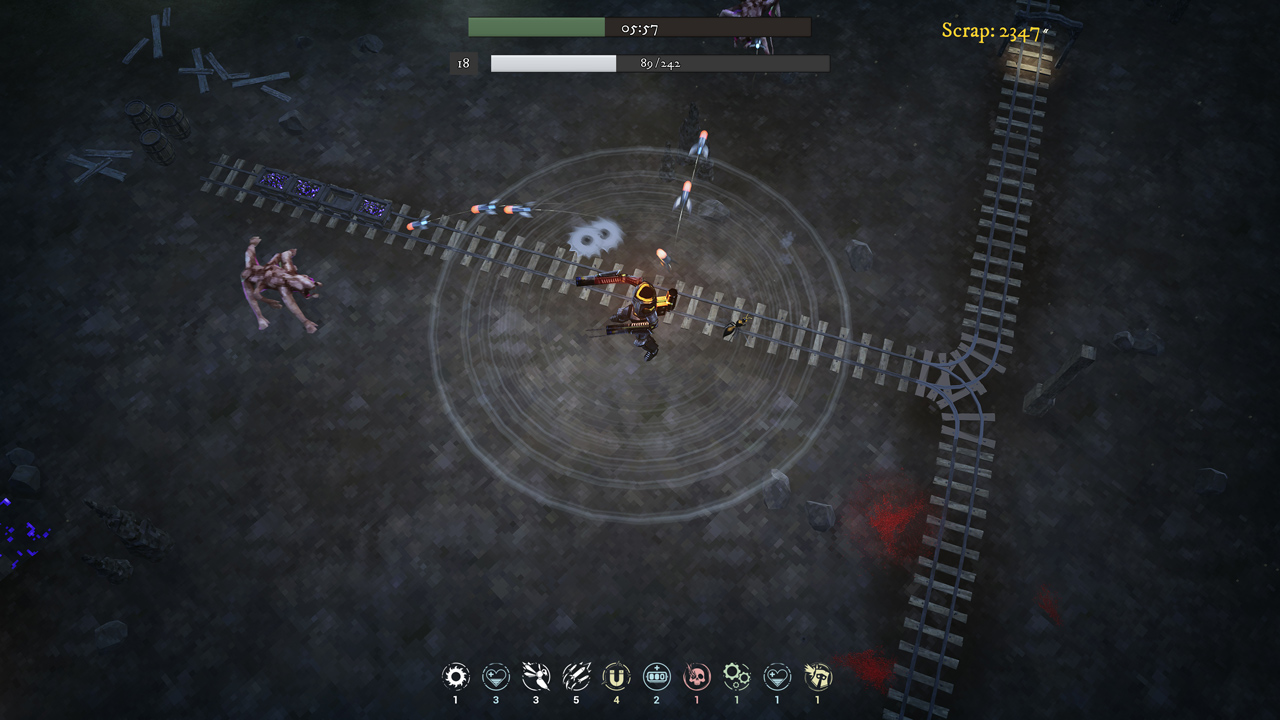The height and width of the screenshot is (720, 1280).
Task: Click the gears upgrade icon
Action: click(x=736, y=676)
